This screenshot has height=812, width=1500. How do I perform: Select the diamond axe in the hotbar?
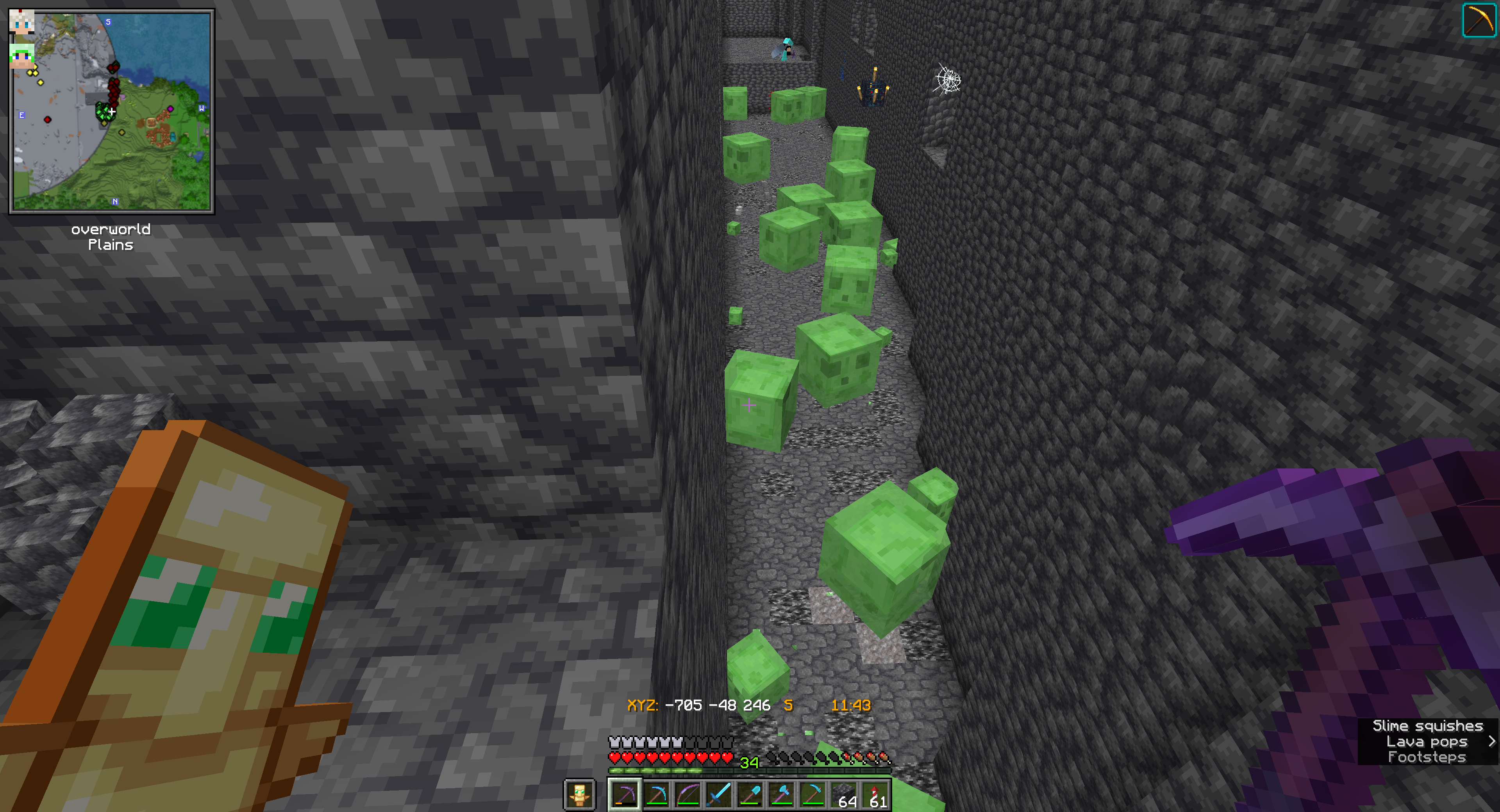781,794
